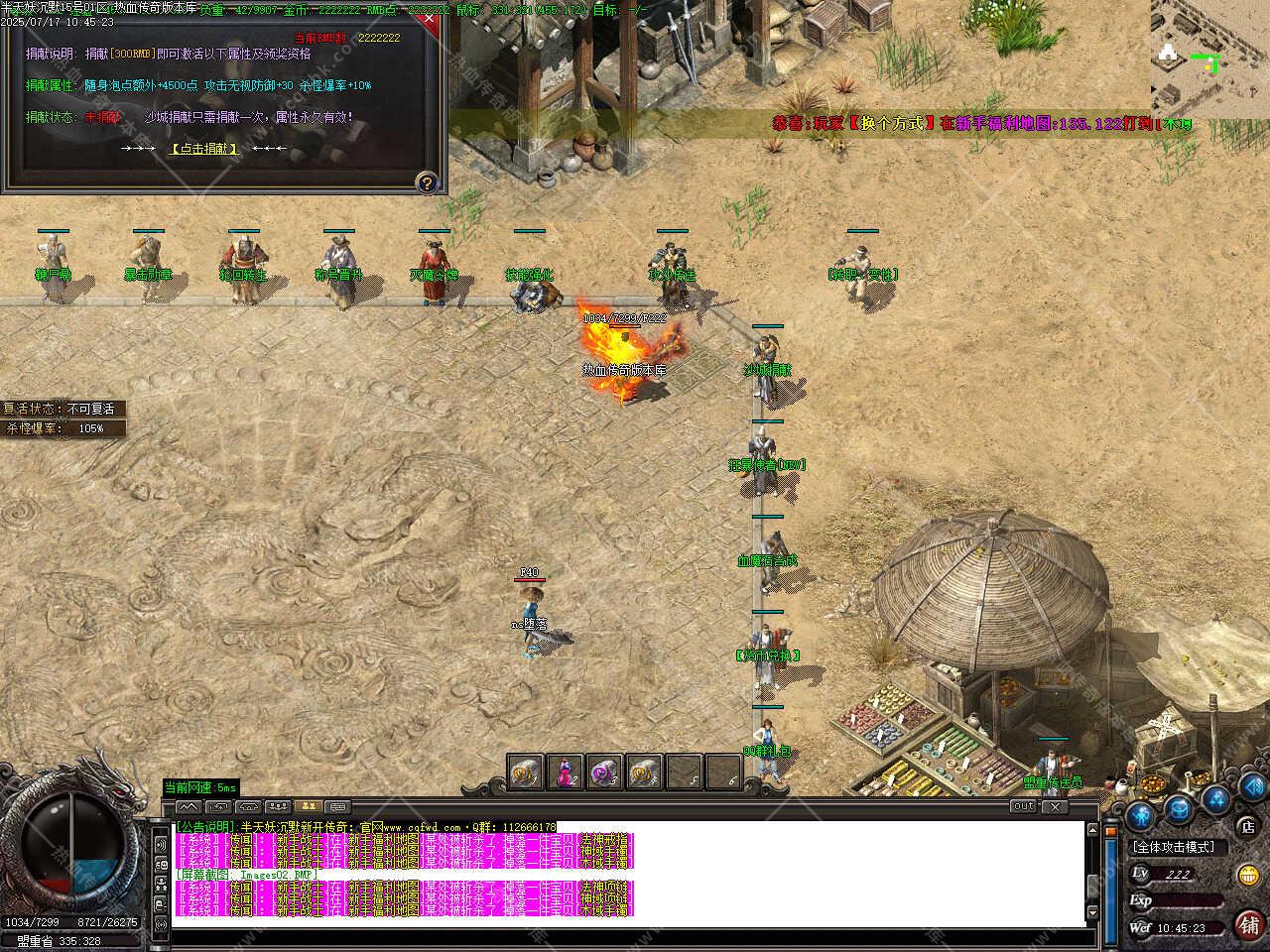Open the yellow smiley emoji button

(x=1248, y=875)
